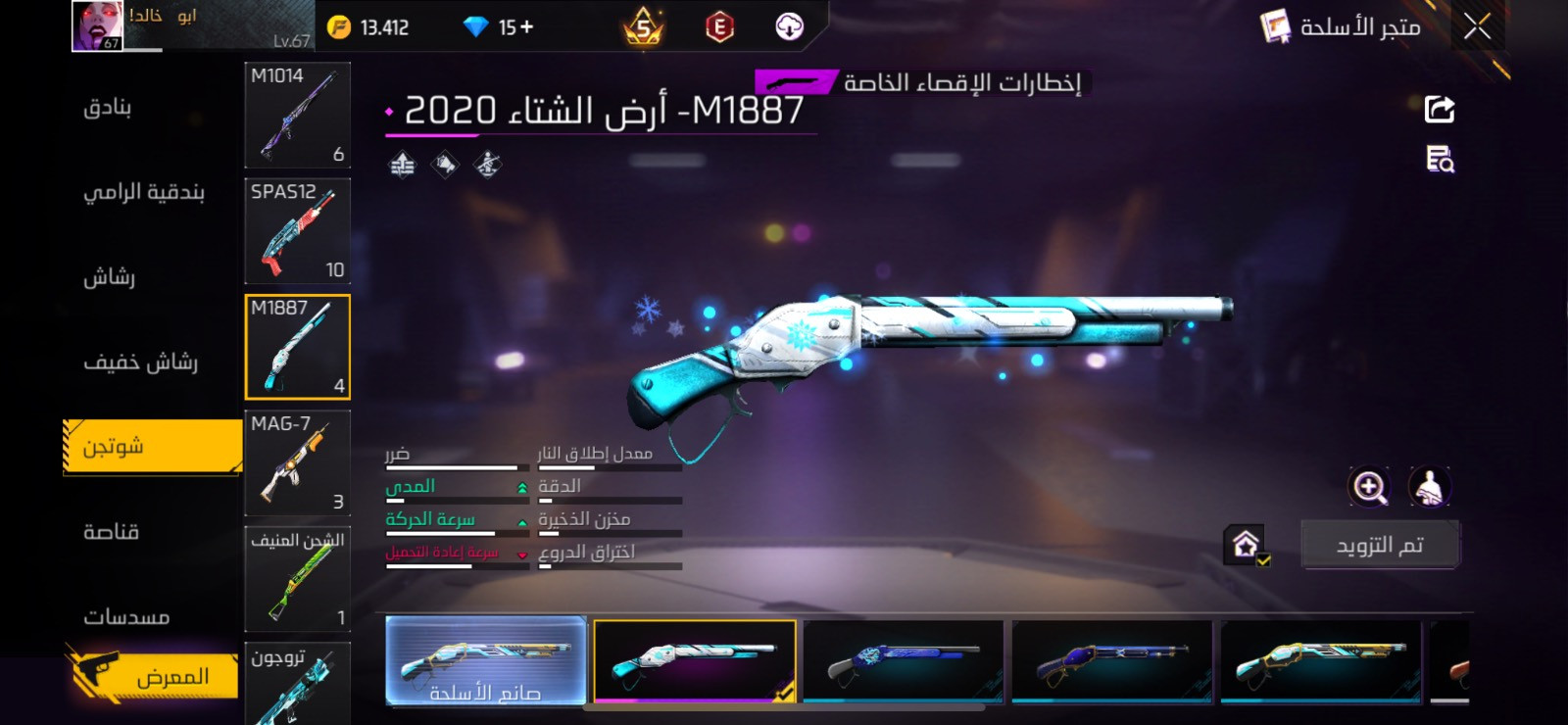Toggle the megaphone diamond icon under the weapon name

tap(443, 165)
